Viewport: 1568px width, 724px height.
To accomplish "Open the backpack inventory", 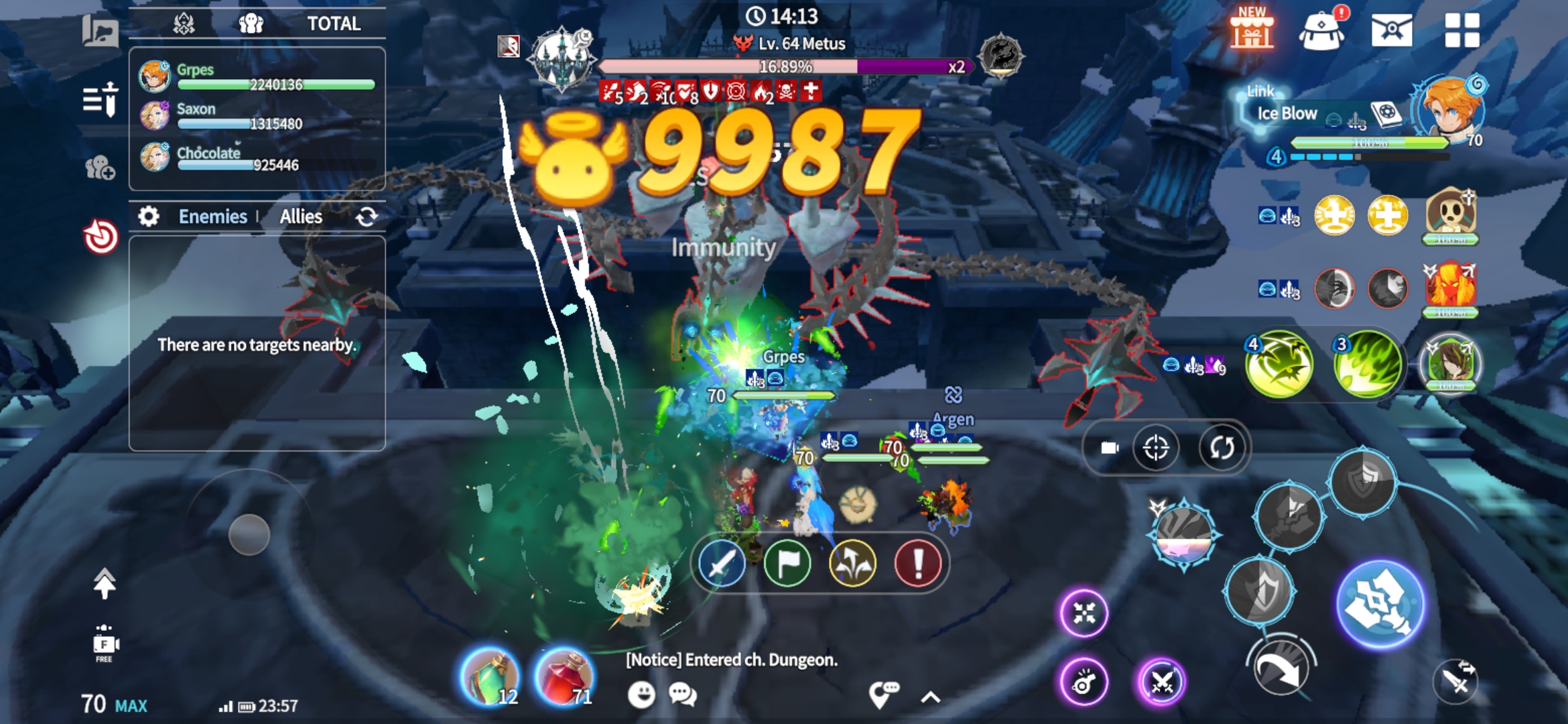I will [1321, 31].
